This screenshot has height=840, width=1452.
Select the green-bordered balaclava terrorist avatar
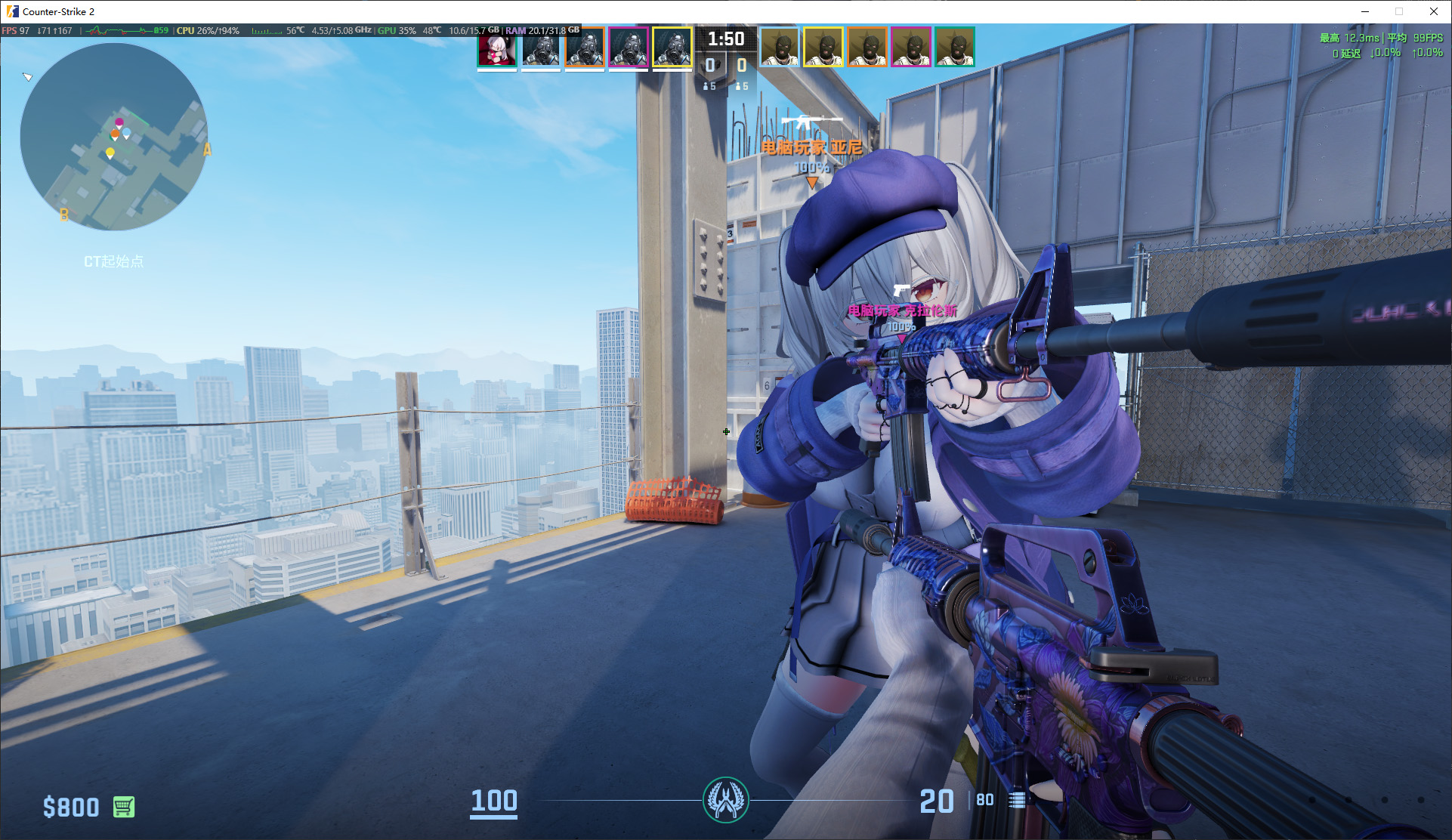pyautogui.click(x=955, y=48)
